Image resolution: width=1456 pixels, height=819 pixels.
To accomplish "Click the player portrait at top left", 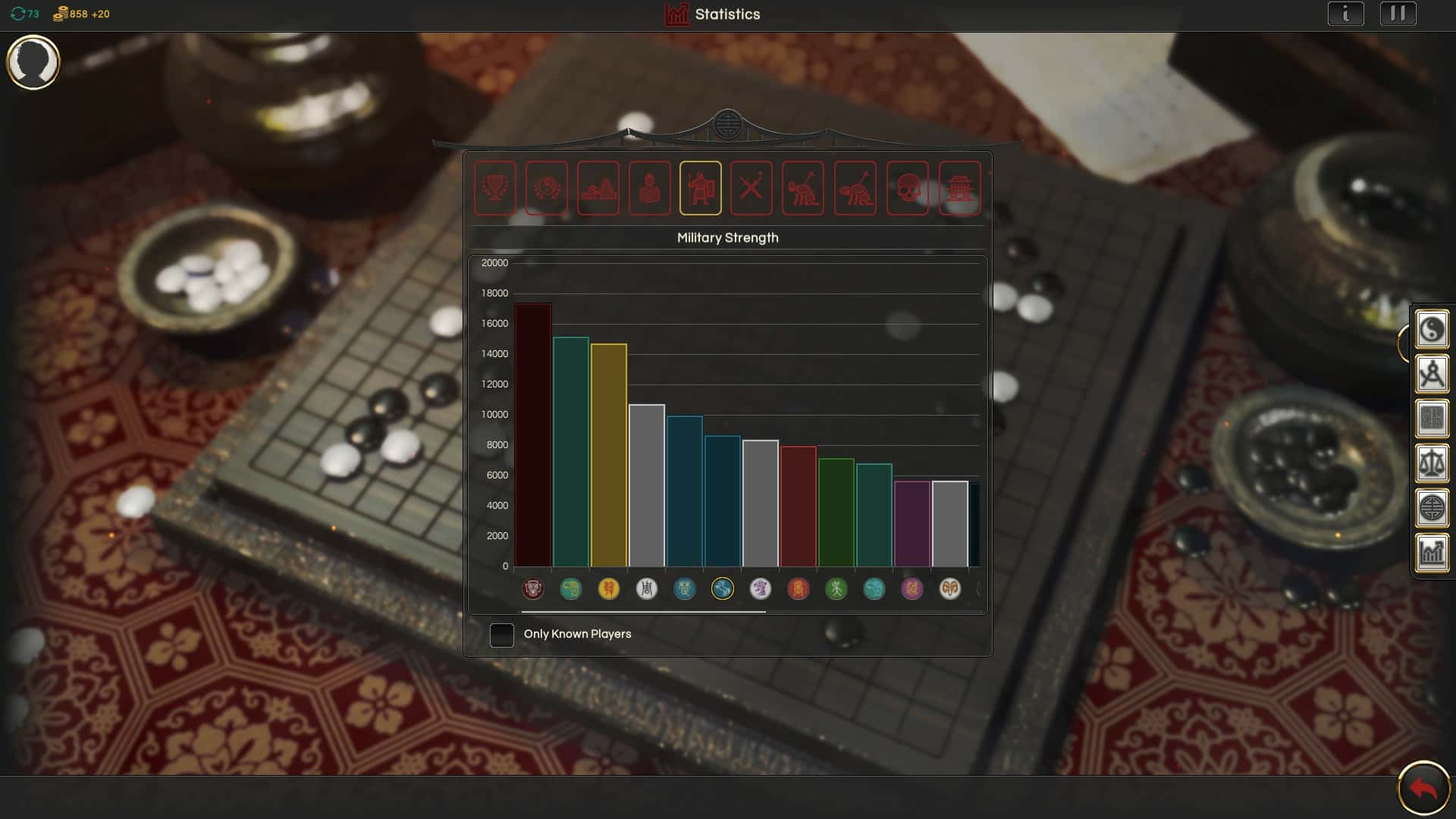I will pyautogui.click(x=33, y=62).
